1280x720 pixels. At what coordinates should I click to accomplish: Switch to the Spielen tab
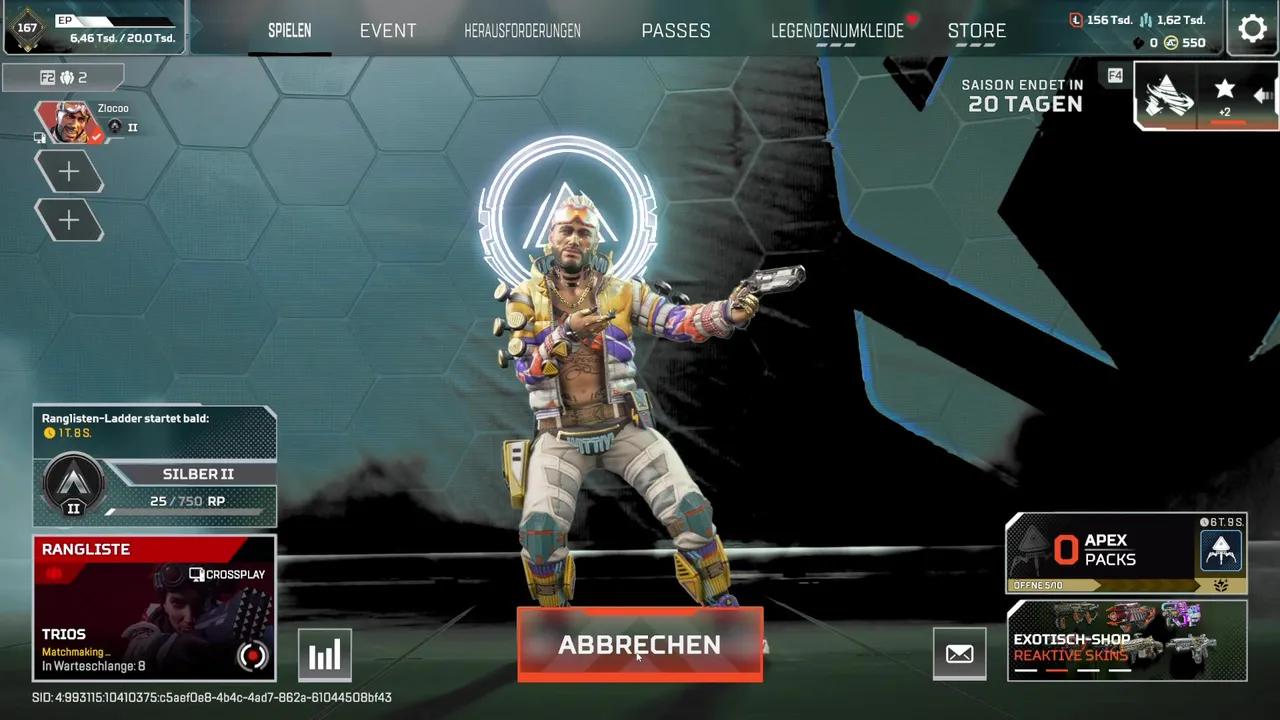tap(289, 31)
